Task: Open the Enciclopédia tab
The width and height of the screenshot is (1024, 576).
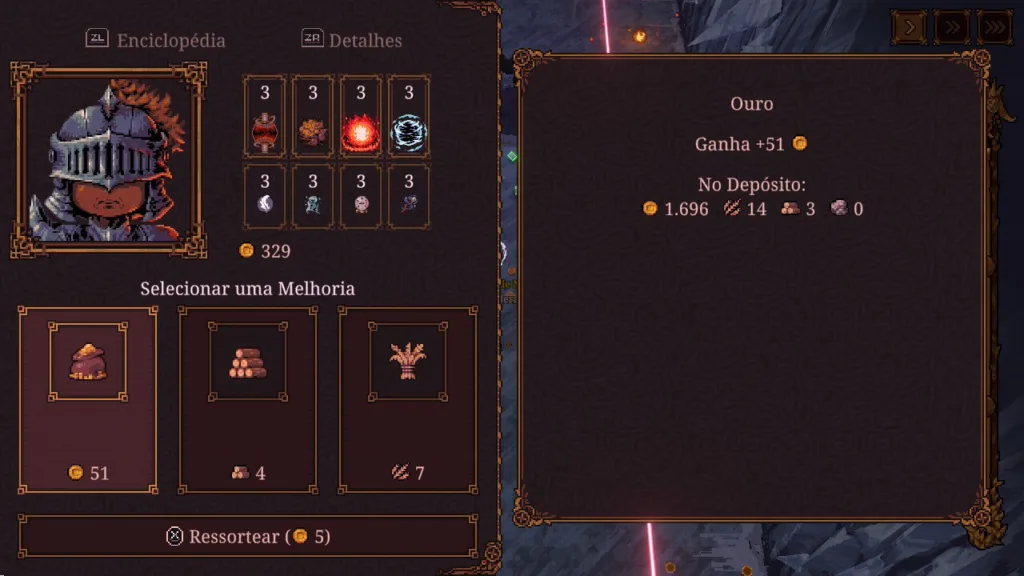Action: pyautogui.click(x=156, y=40)
